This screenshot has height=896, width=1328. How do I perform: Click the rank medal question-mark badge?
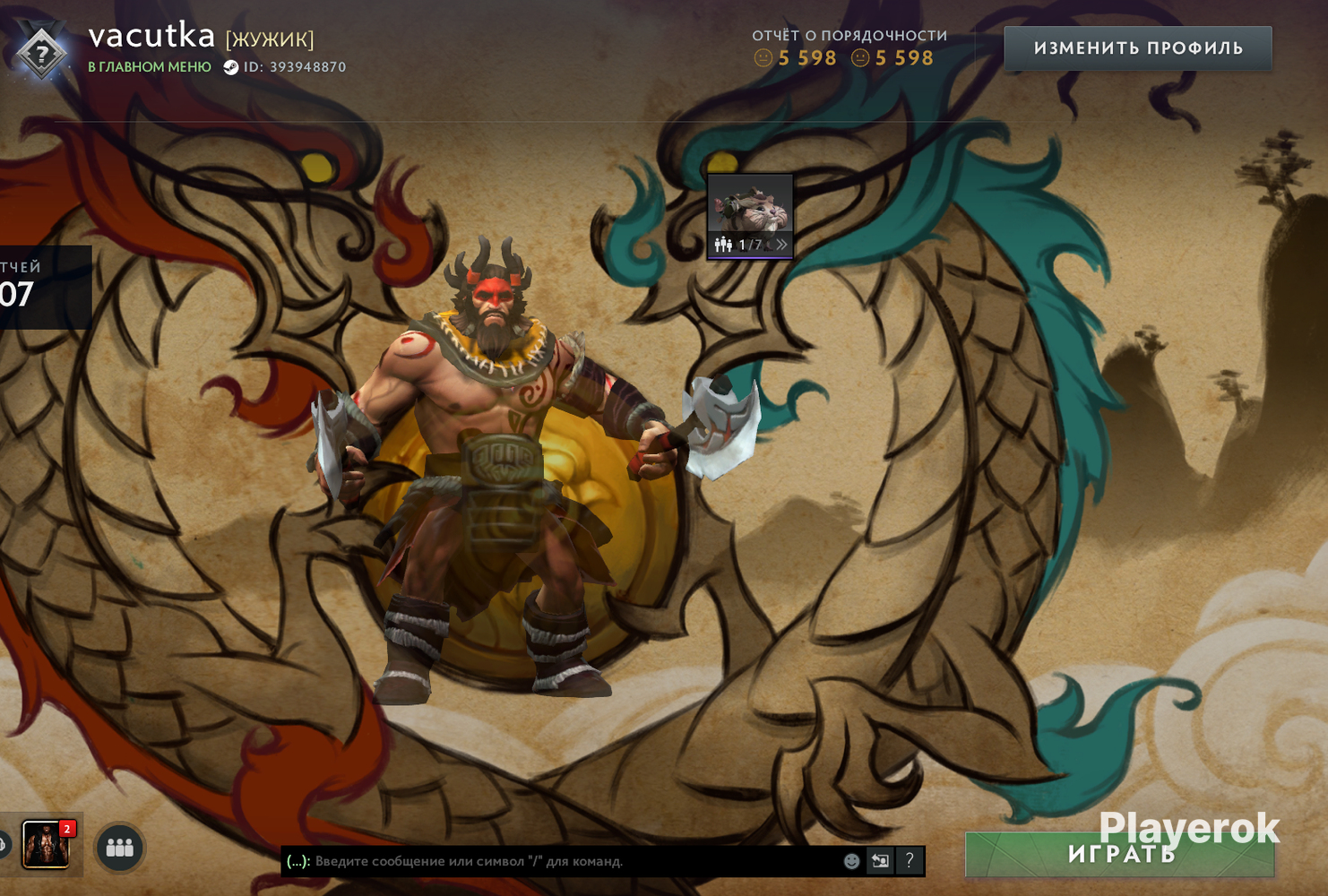(41, 54)
